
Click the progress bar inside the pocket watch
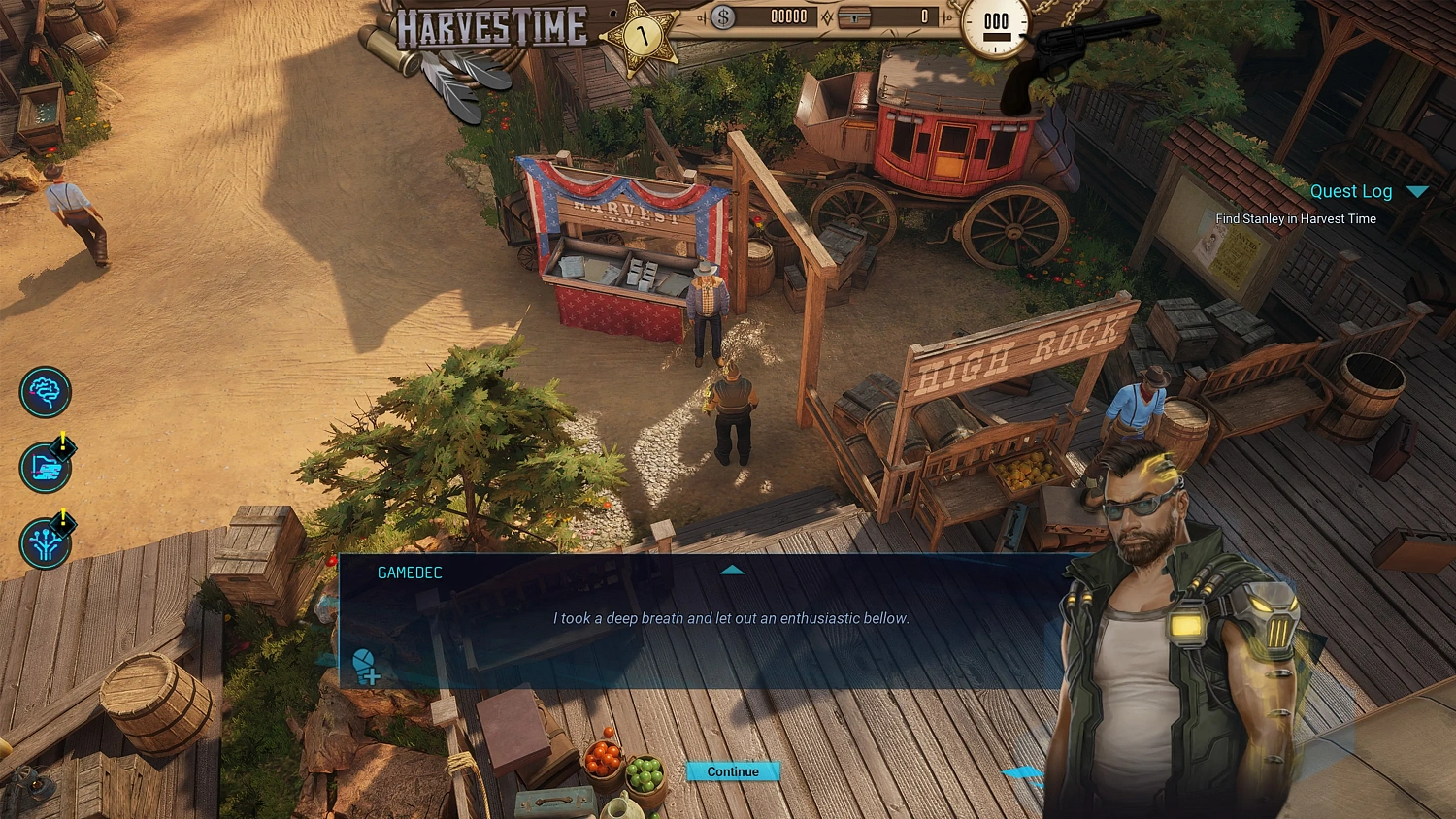click(996, 37)
